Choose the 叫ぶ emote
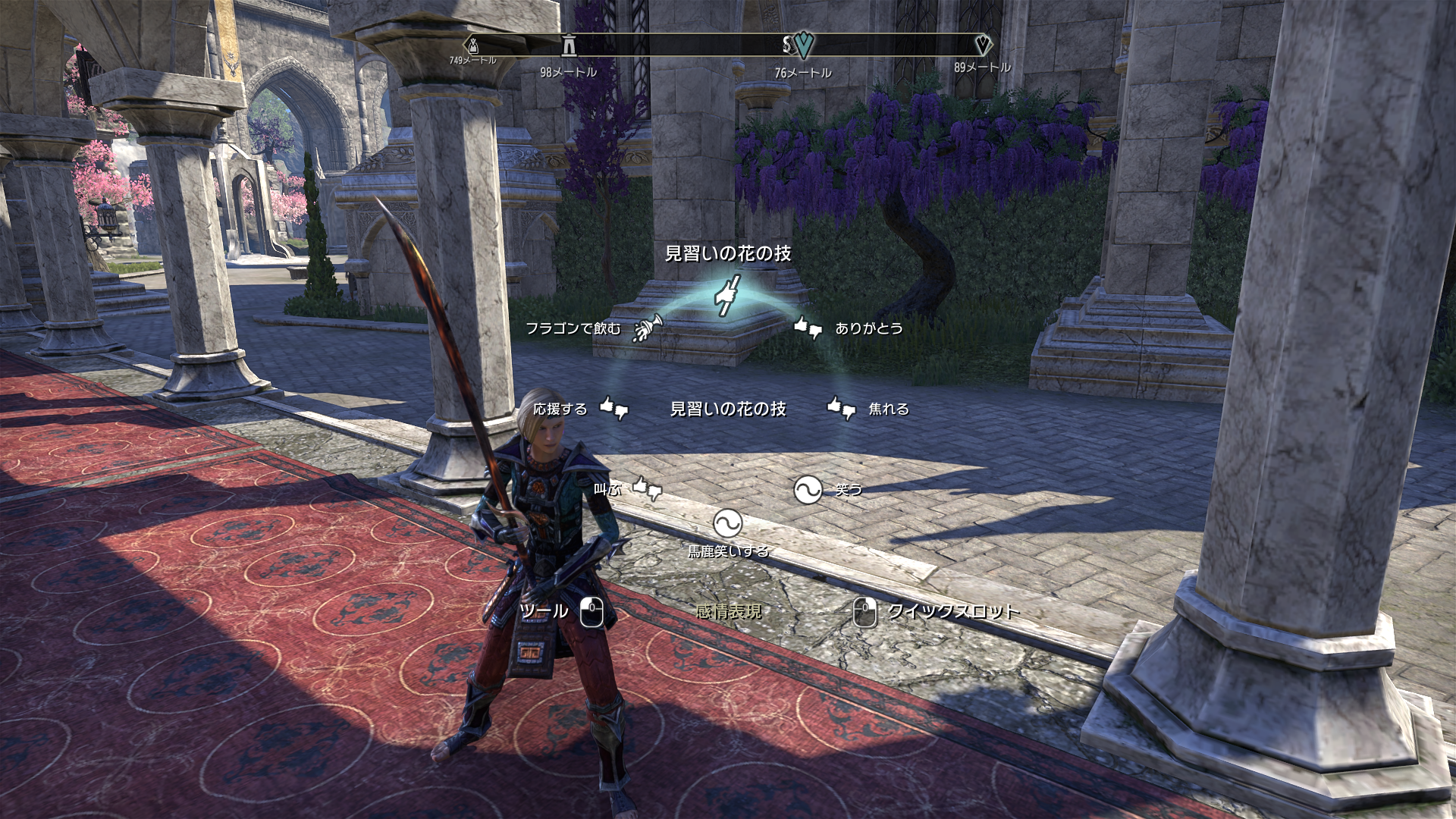This screenshot has height=819, width=1456. click(x=647, y=489)
